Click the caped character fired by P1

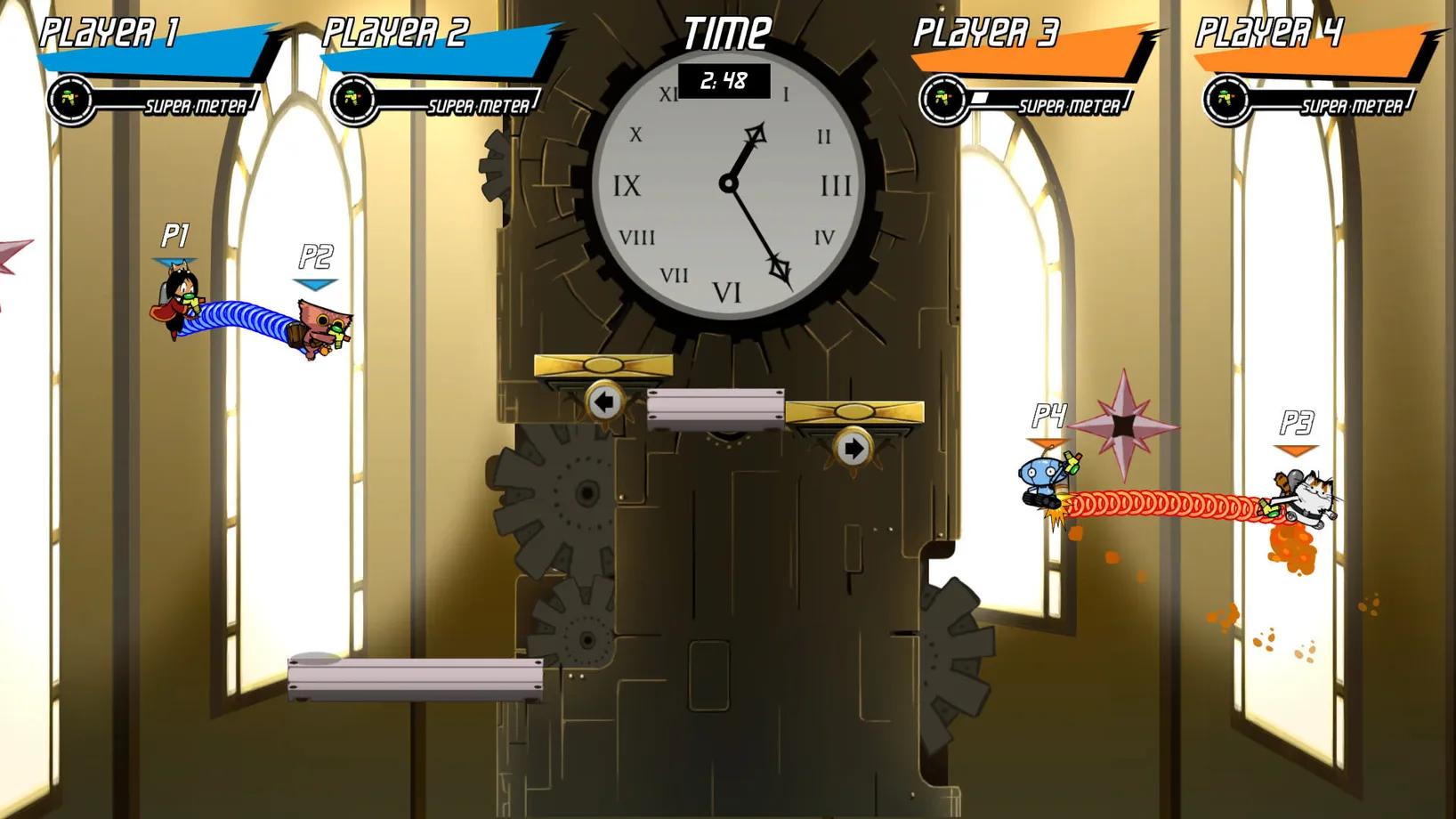tap(174, 304)
